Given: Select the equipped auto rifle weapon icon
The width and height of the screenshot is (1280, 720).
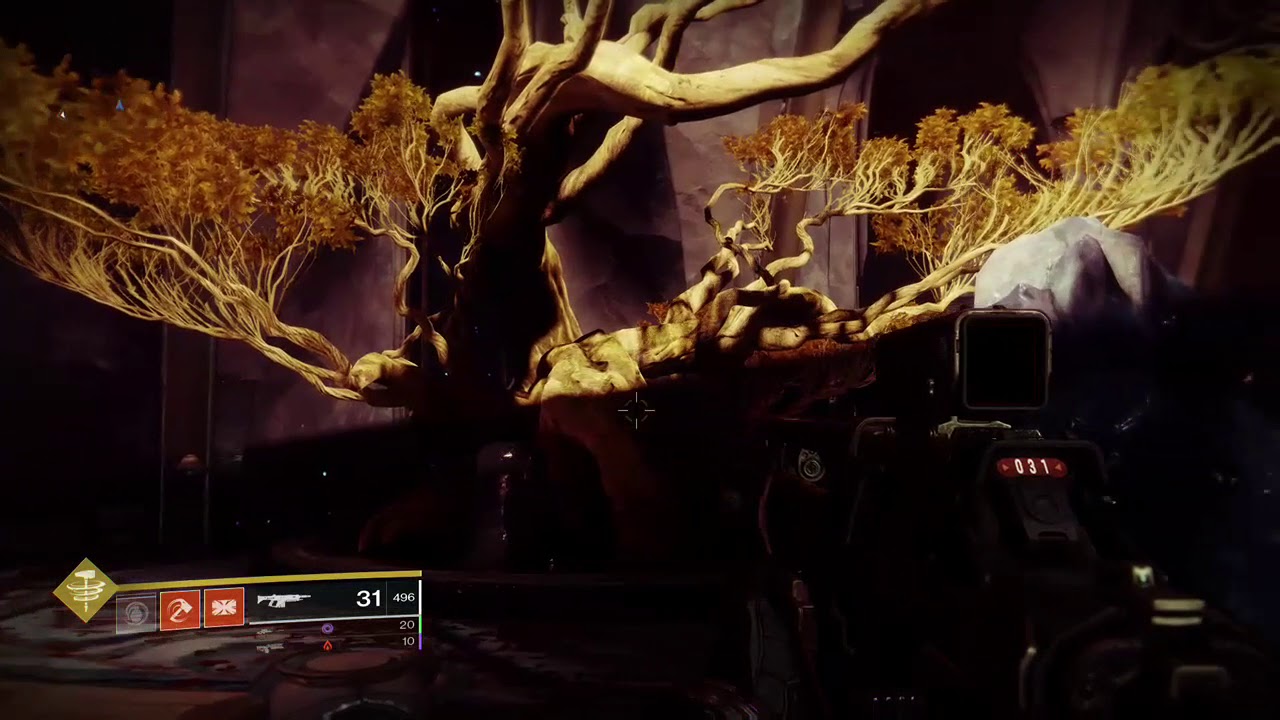Looking at the screenshot, I should (x=284, y=600).
